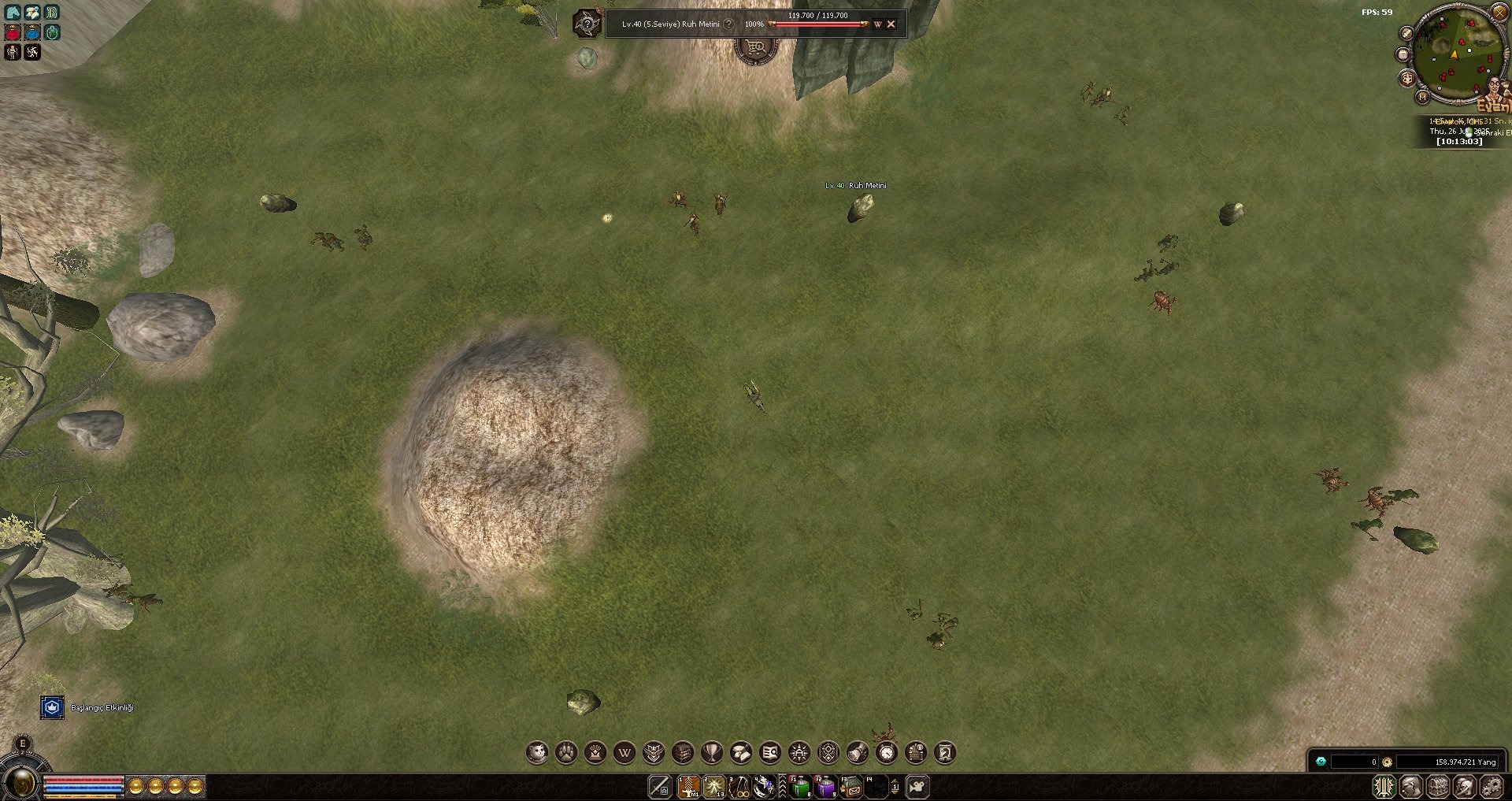The height and width of the screenshot is (801, 1512).
Task: Open the pet cat icon in the bottom bar
Action: click(538, 752)
